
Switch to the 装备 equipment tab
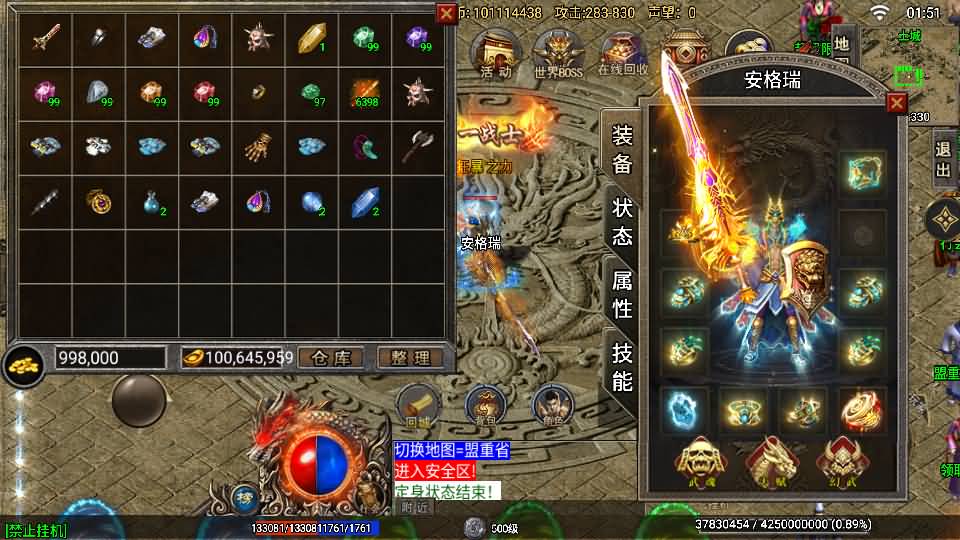click(622, 149)
